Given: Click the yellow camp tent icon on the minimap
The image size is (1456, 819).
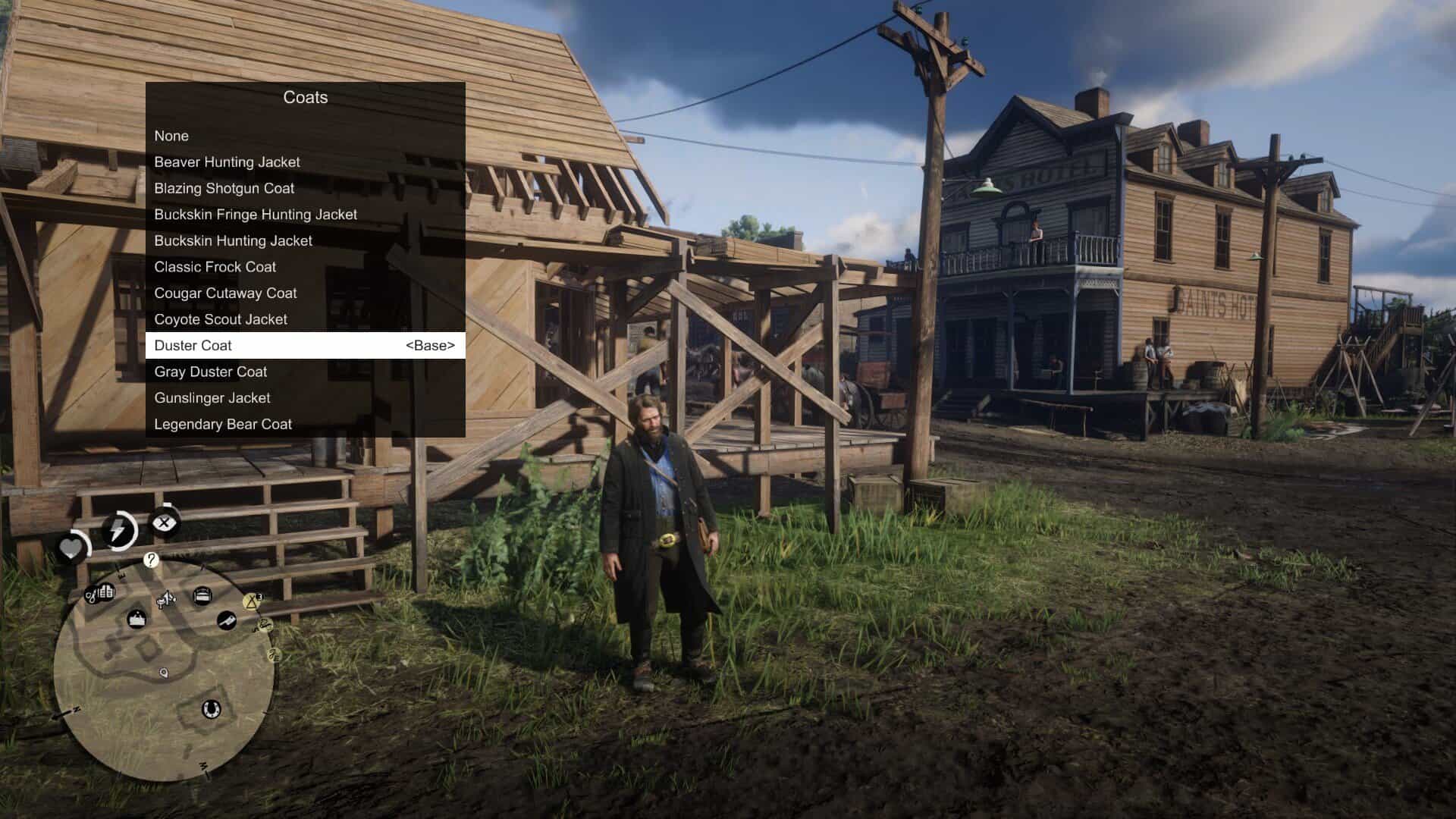Looking at the screenshot, I should (252, 602).
